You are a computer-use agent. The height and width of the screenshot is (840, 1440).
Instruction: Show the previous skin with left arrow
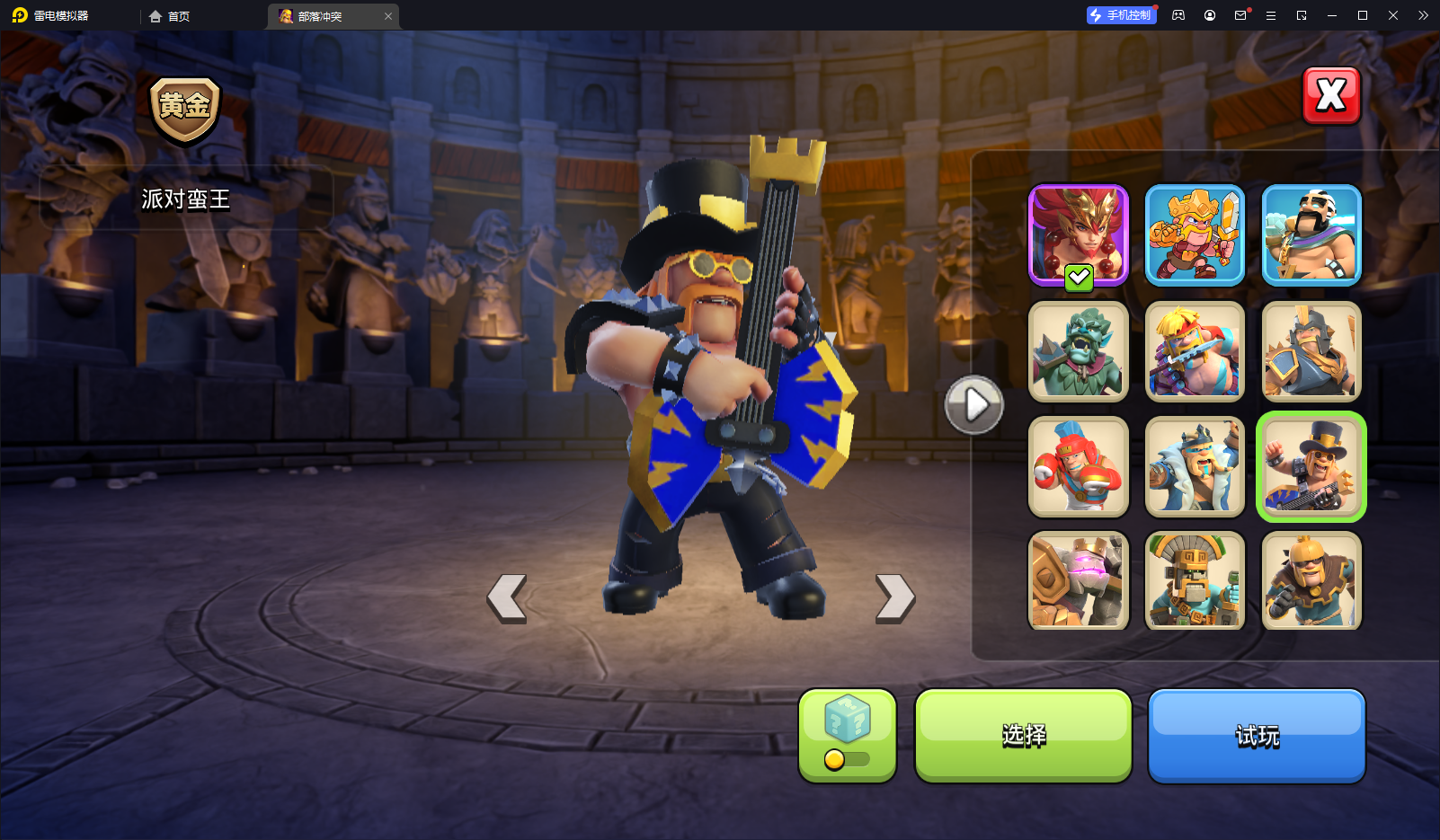coord(507,597)
